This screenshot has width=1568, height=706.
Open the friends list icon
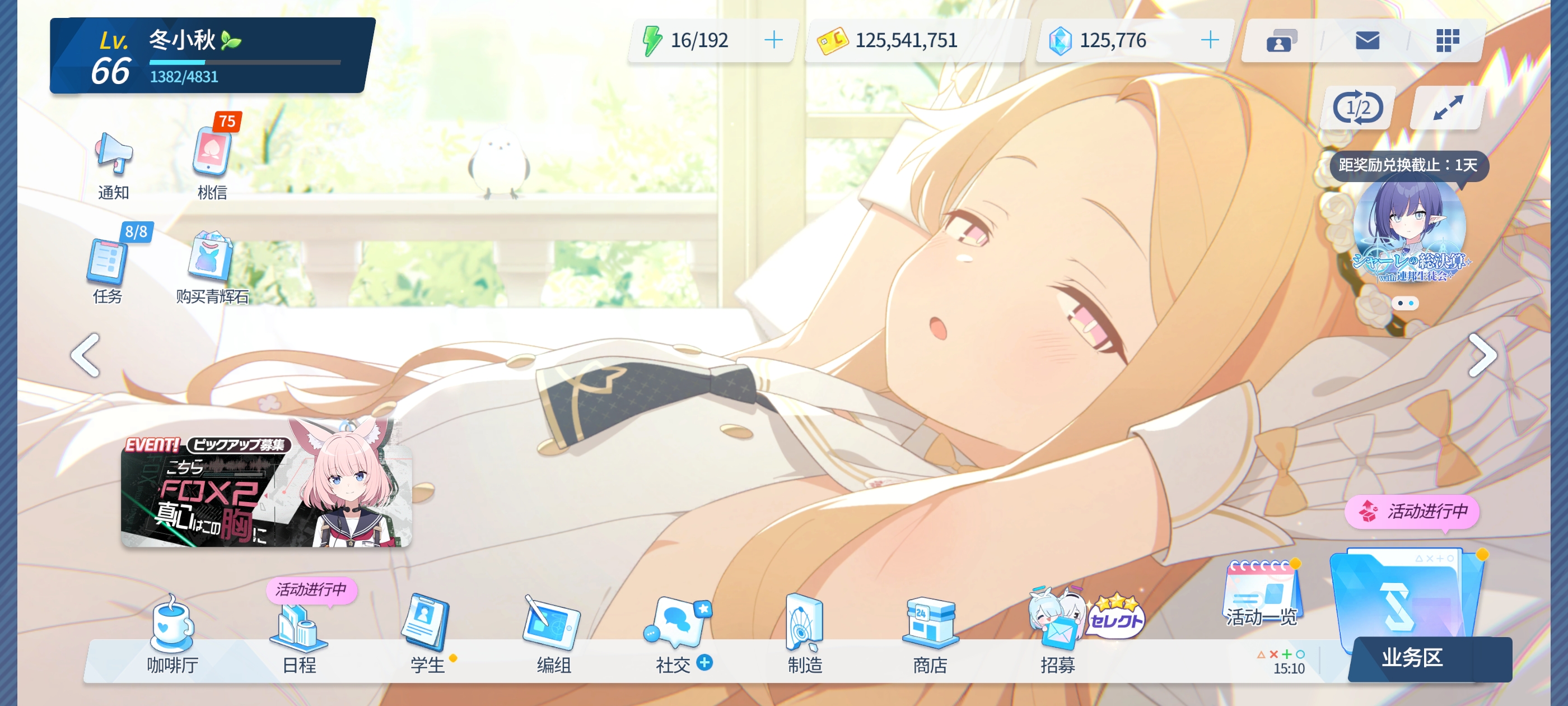[1280, 40]
